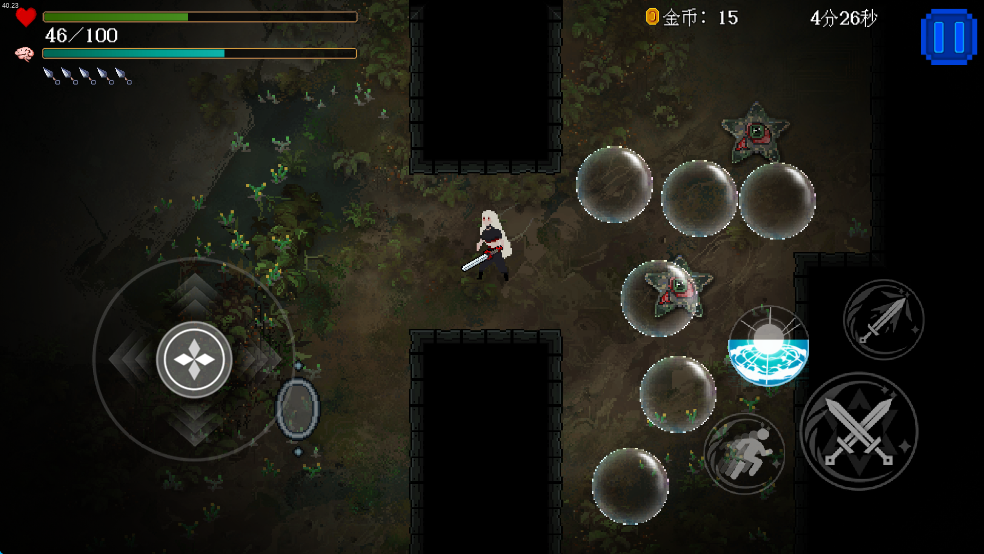This screenshot has width=984, height=554.
Task: Tap the crossed swords attack button
Action: coord(858,431)
